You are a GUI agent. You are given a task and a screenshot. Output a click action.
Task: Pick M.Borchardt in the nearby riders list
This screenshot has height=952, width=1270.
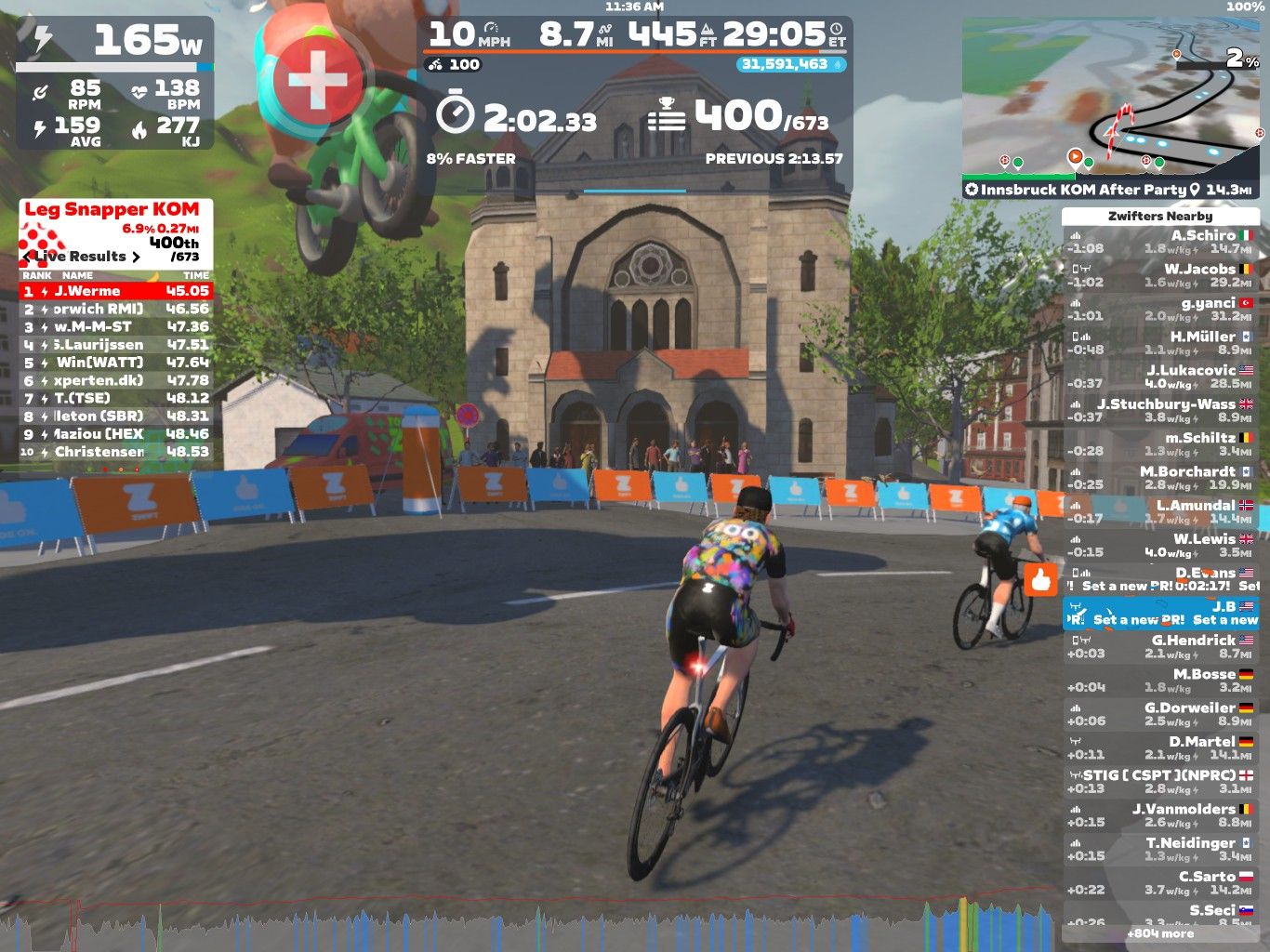click(1160, 479)
